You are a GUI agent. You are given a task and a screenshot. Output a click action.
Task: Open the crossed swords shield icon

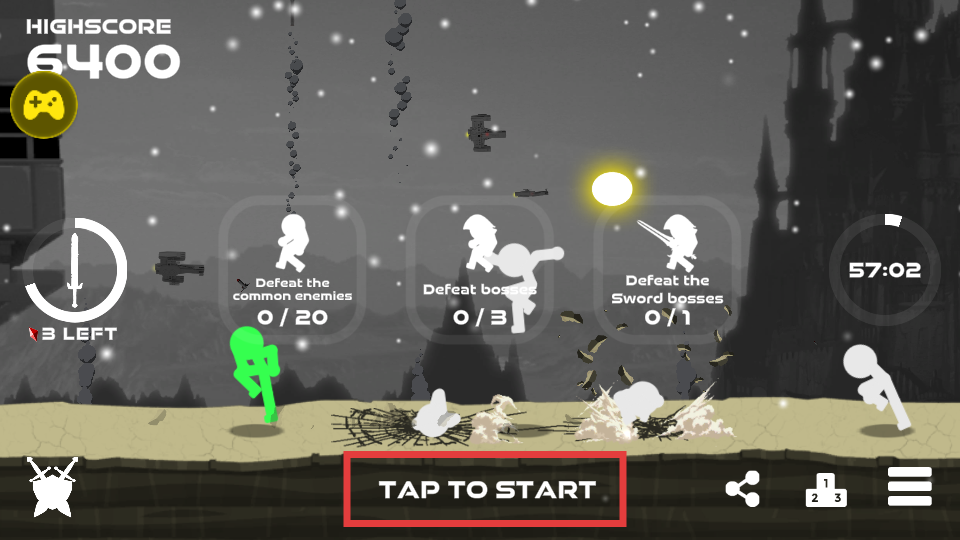coord(52,487)
